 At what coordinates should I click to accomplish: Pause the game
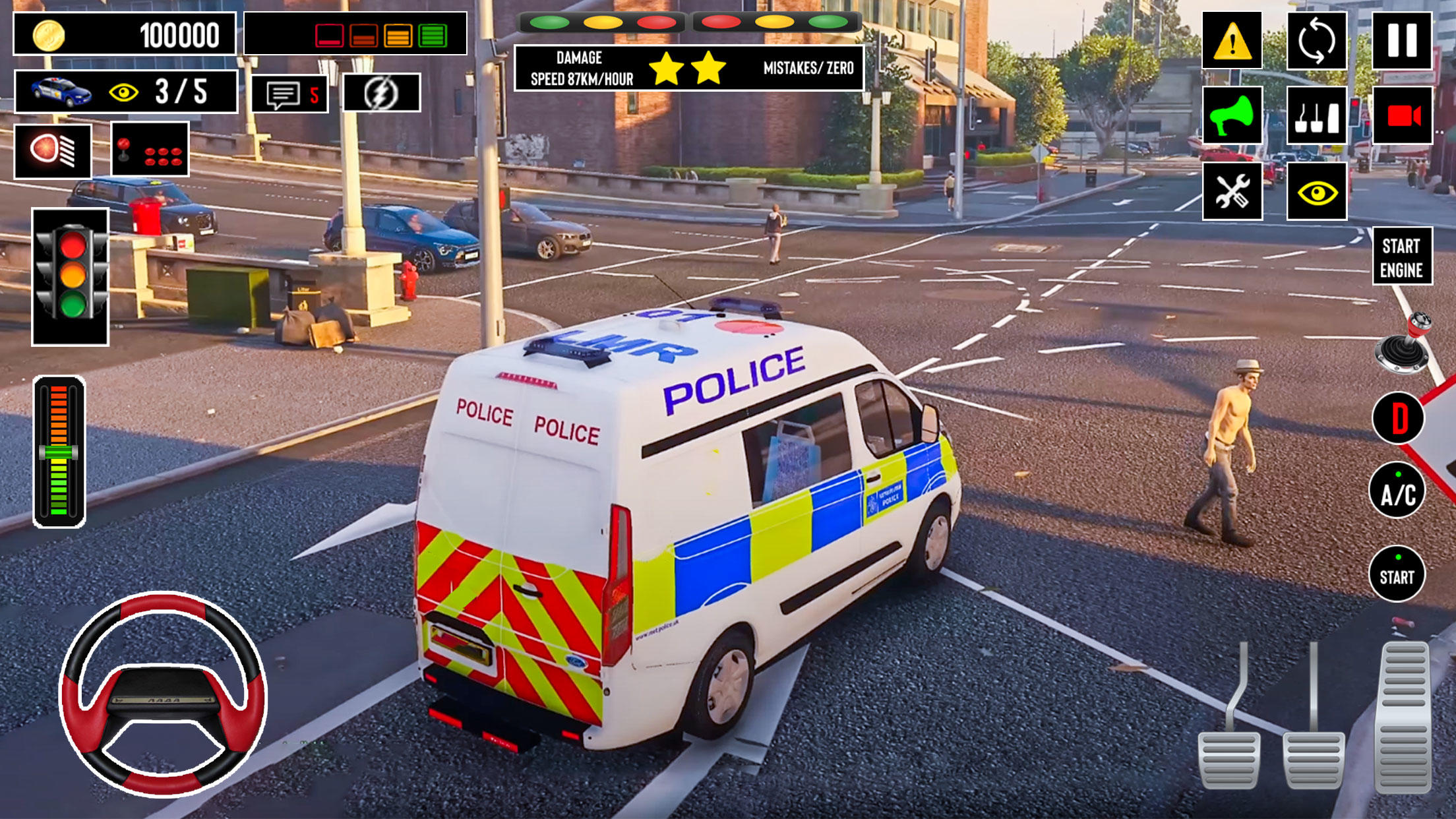(x=1401, y=40)
